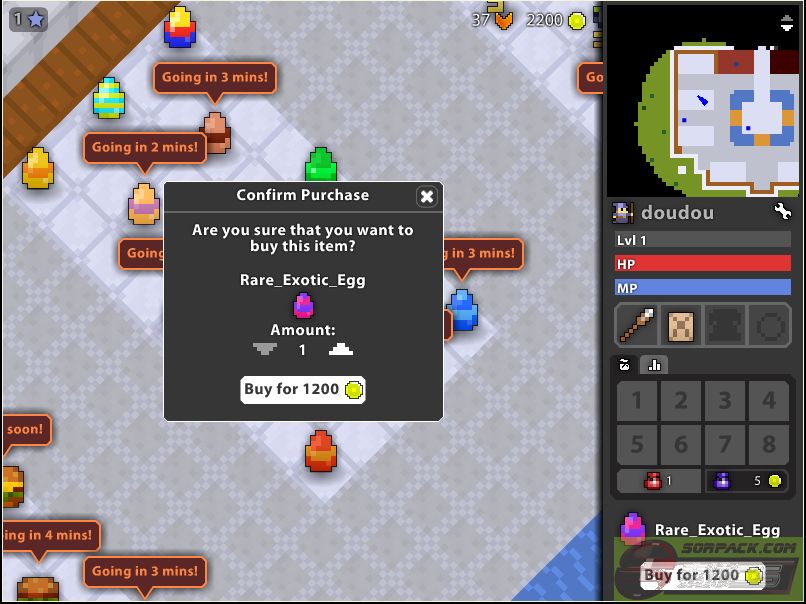Switch to the backpack inventory tab
This screenshot has height=604, width=806.
626,364
